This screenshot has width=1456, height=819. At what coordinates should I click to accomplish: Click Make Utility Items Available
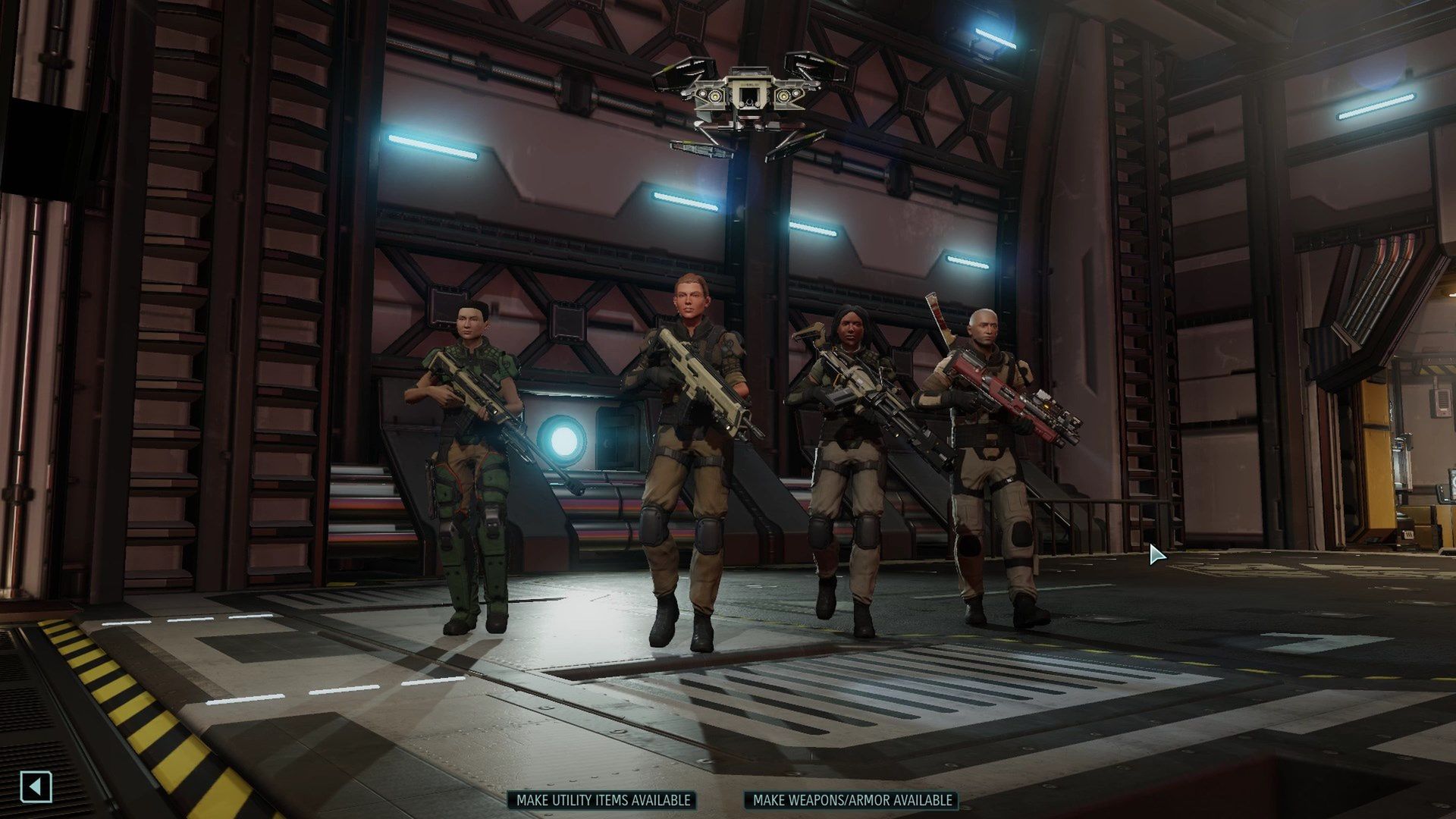(x=603, y=800)
